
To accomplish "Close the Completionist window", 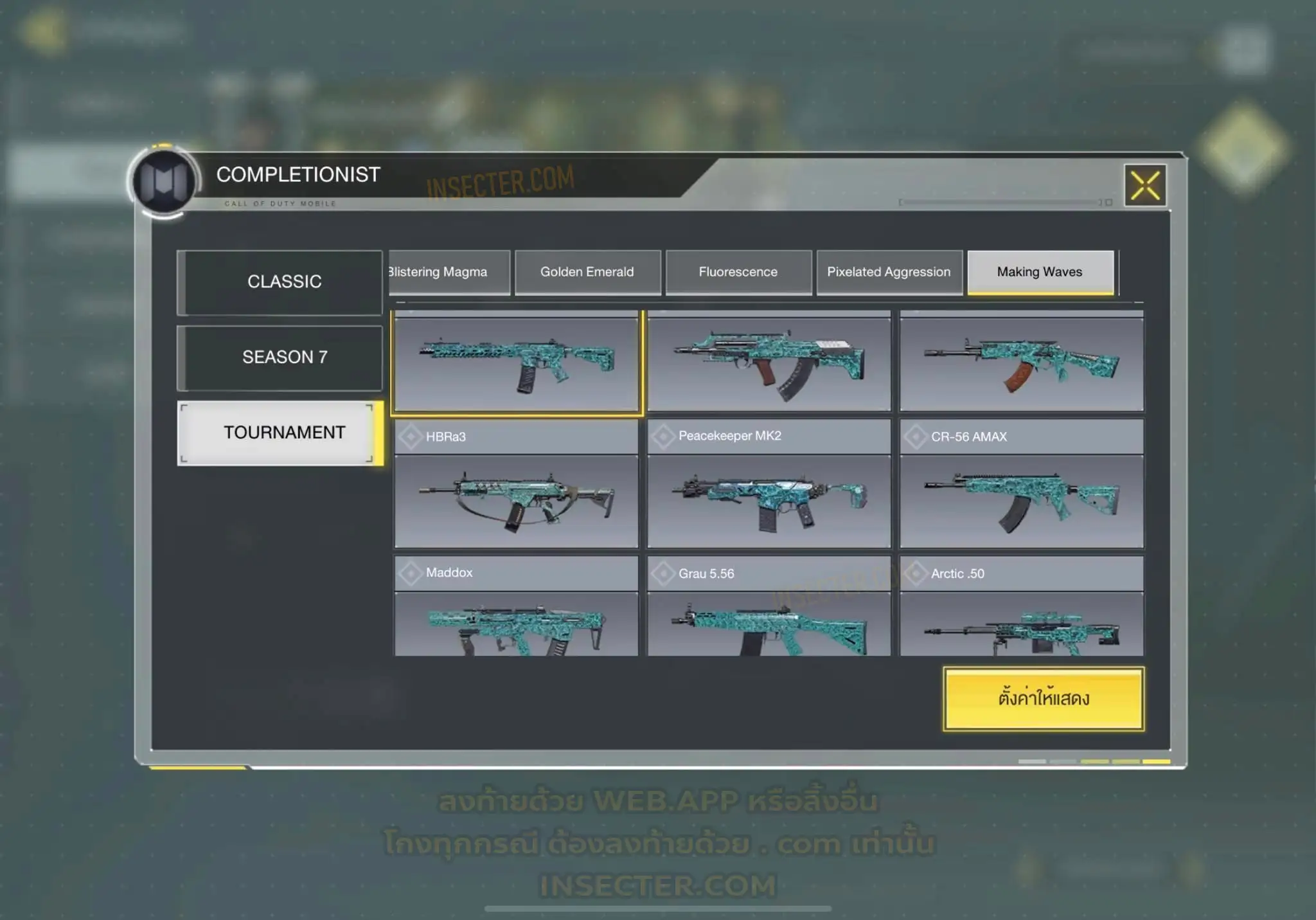I will point(1145,186).
